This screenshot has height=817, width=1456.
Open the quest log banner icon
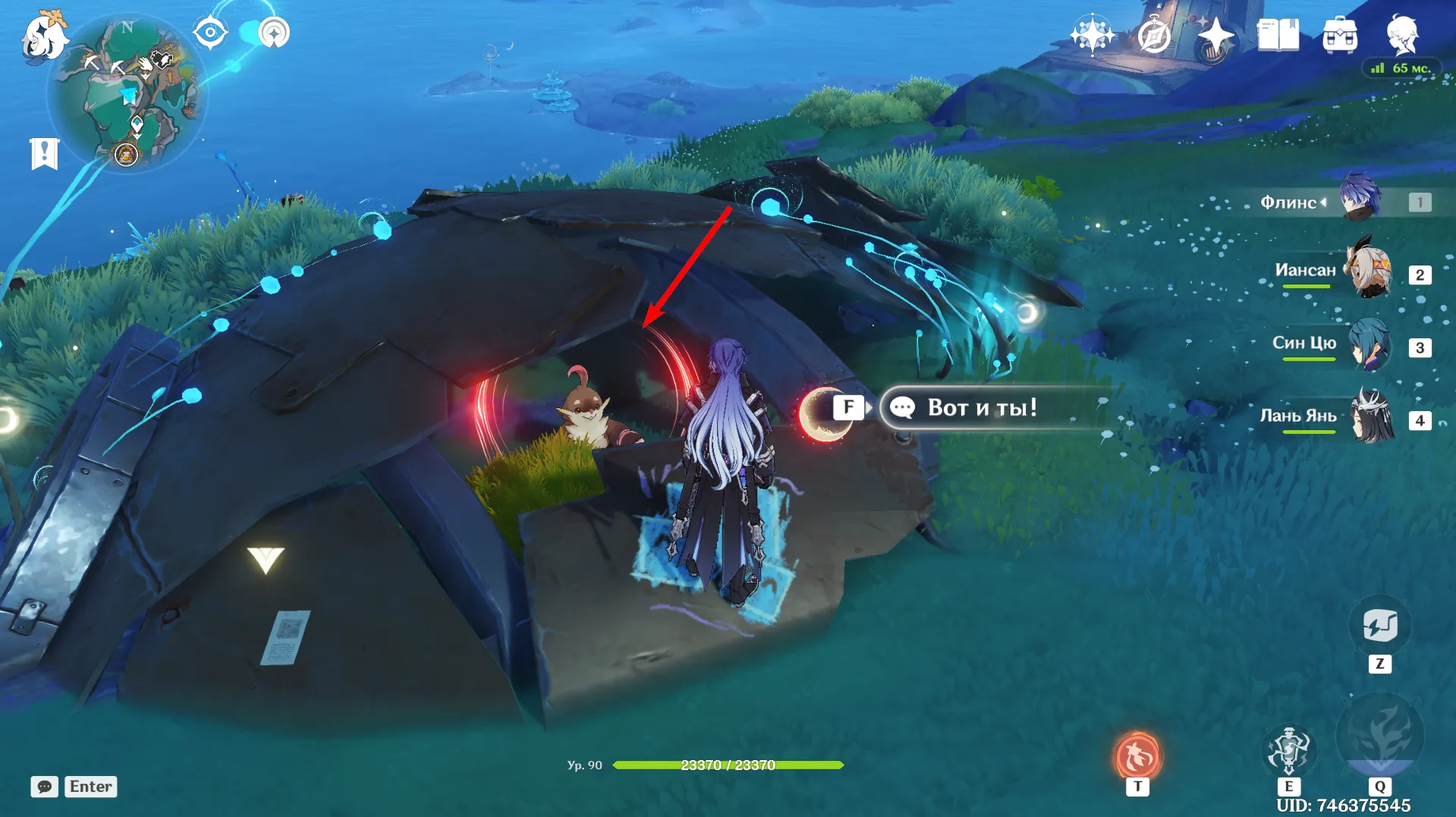tap(44, 153)
